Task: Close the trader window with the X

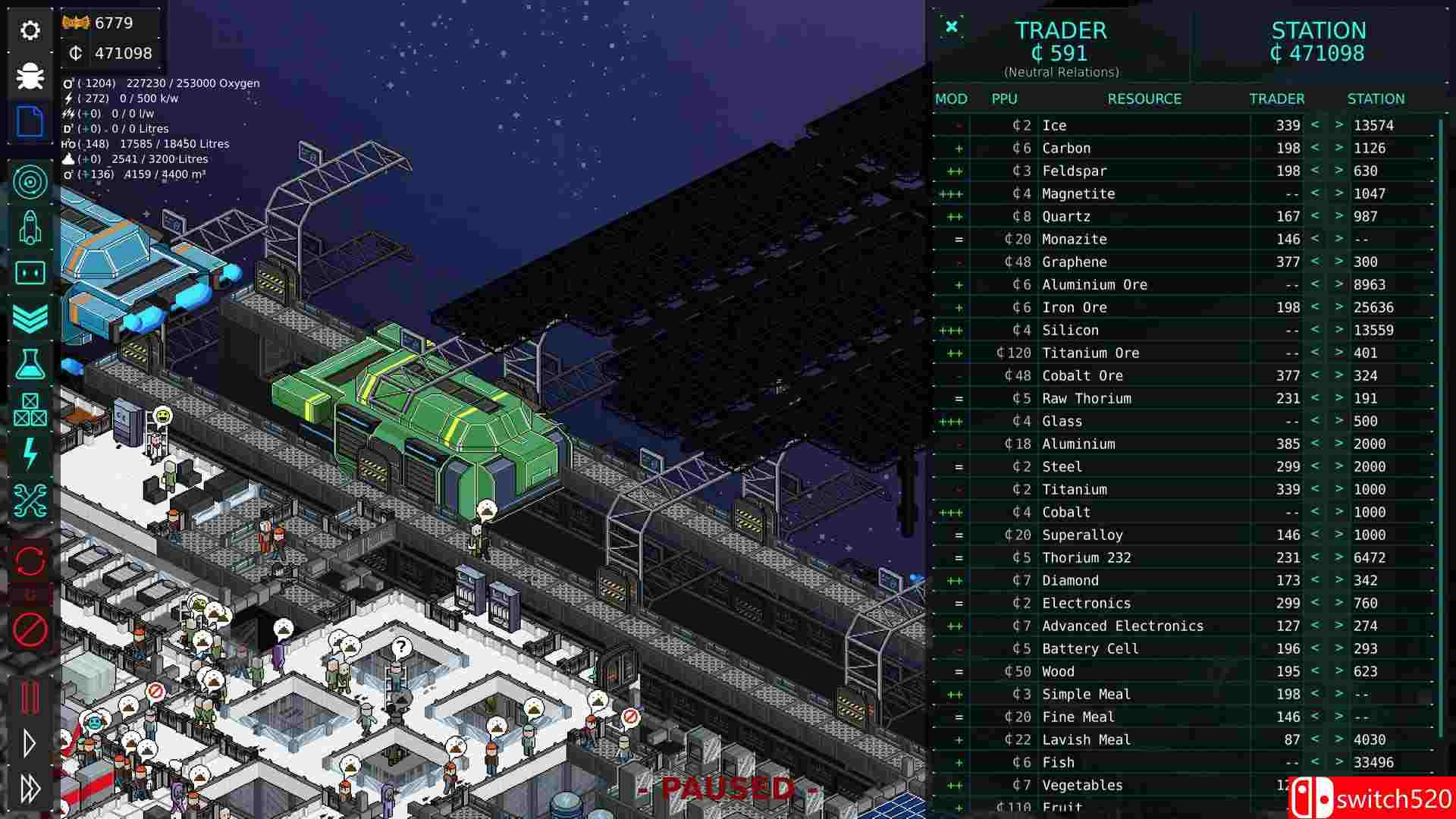Action: coord(952,27)
